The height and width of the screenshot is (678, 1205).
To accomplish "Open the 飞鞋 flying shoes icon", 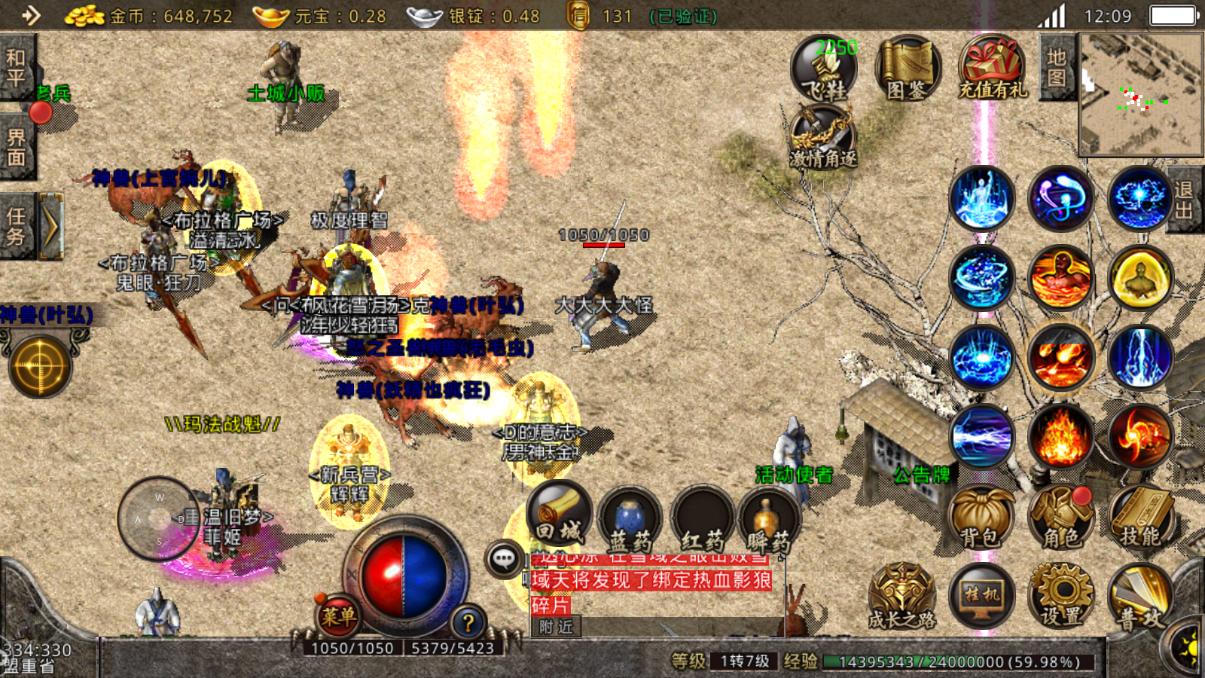I will [x=823, y=68].
